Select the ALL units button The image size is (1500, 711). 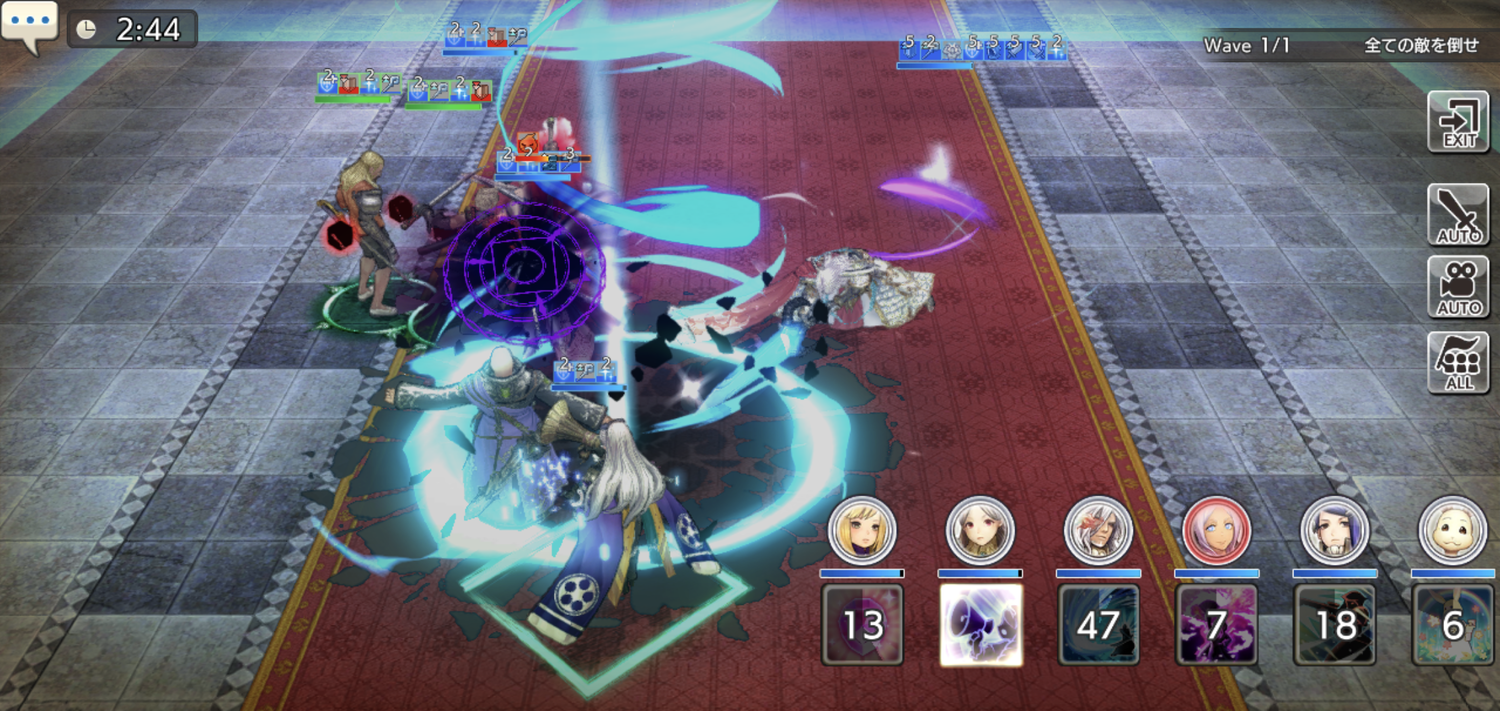click(1458, 362)
